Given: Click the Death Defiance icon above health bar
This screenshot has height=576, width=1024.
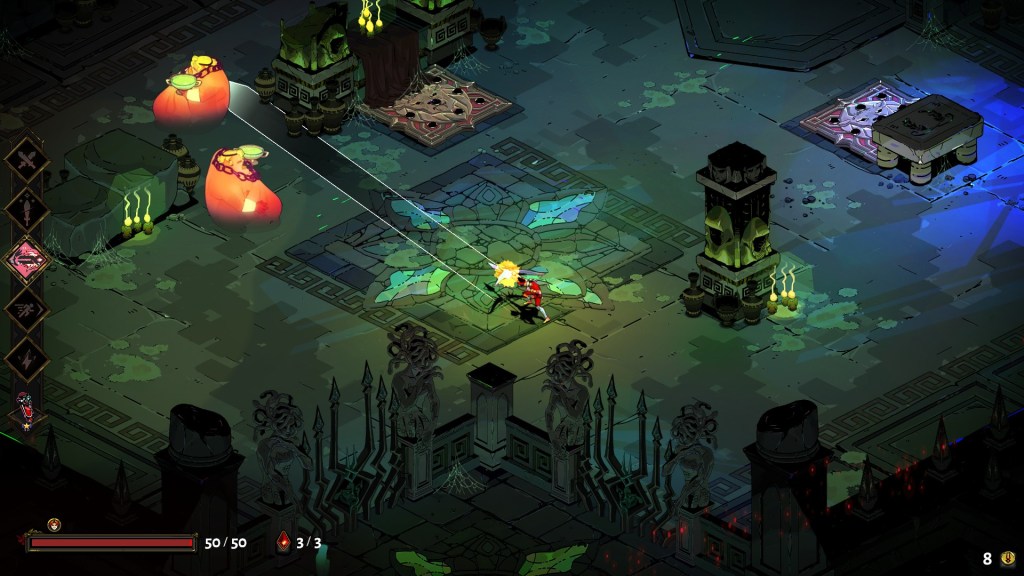Looking at the screenshot, I should point(54,524).
